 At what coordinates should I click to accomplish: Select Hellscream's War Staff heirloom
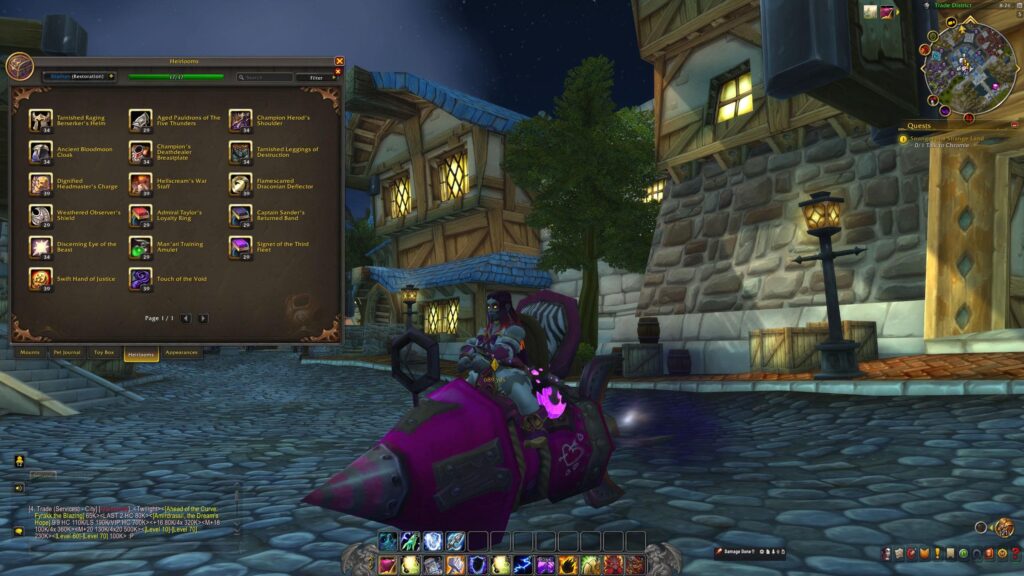click(140, 184)
